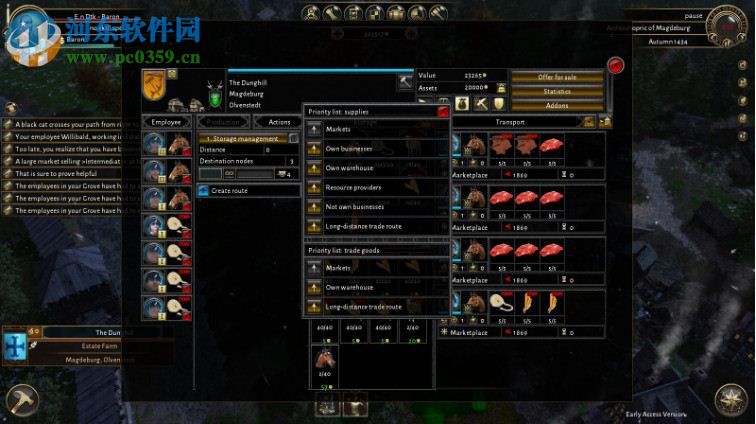Switch to the Actions tab
Screen dimensions: 756x424
click(279, 122)
